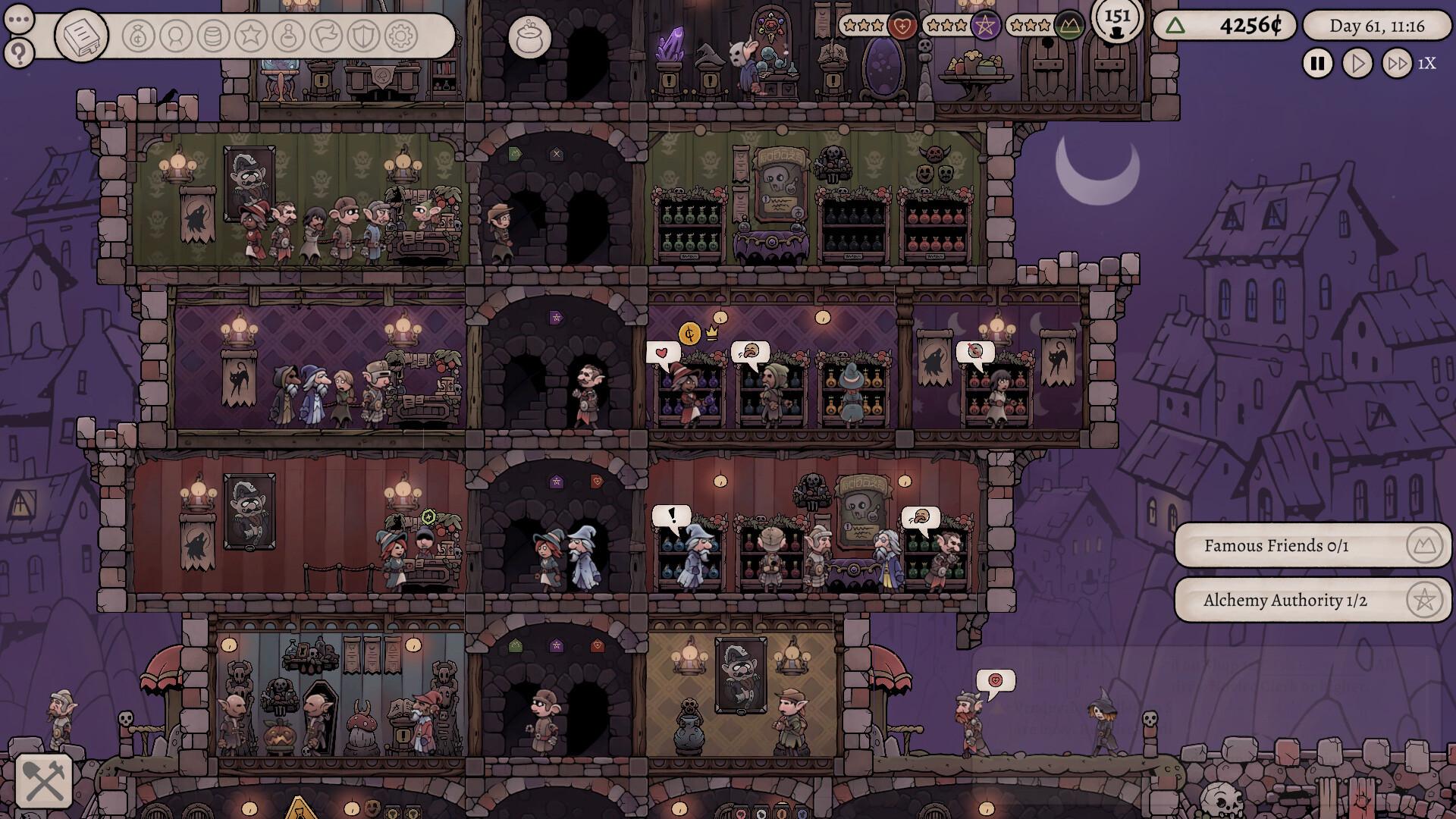Pause the game

coord(1317,63)
